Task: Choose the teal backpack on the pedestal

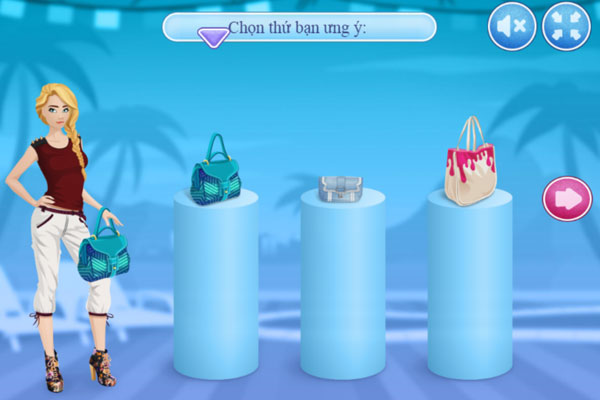Action: coord(216,171)
